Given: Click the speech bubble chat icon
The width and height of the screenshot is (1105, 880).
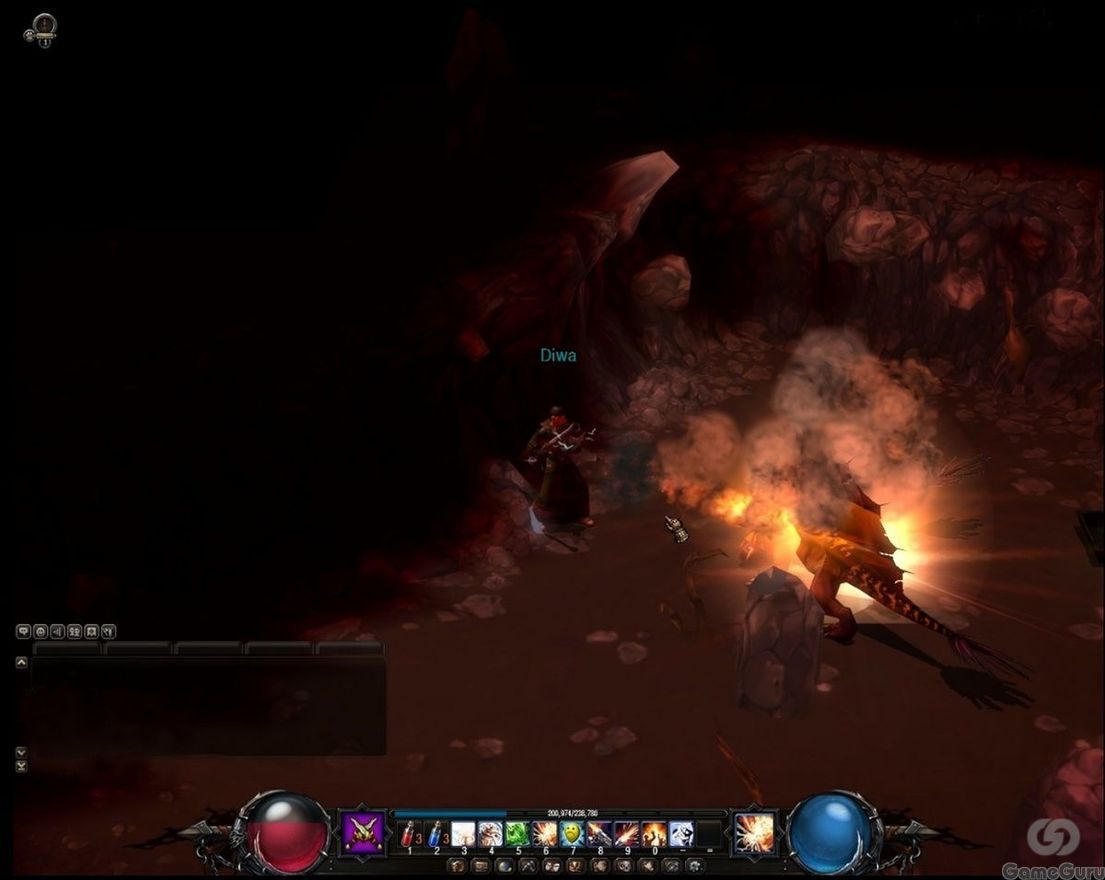Looking at the screenshot, I should (23, 632).
